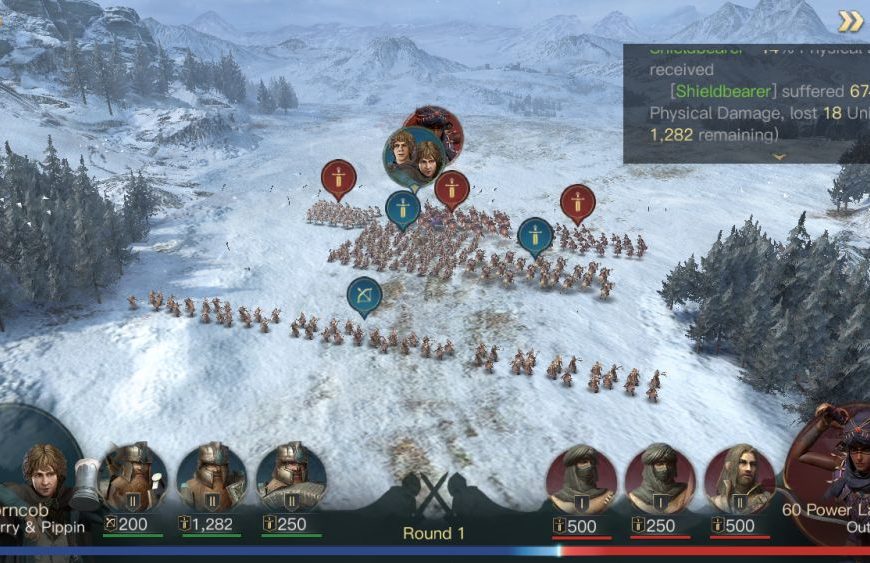Select the allied unit portrait with 1,282 troops

point(211,477)
